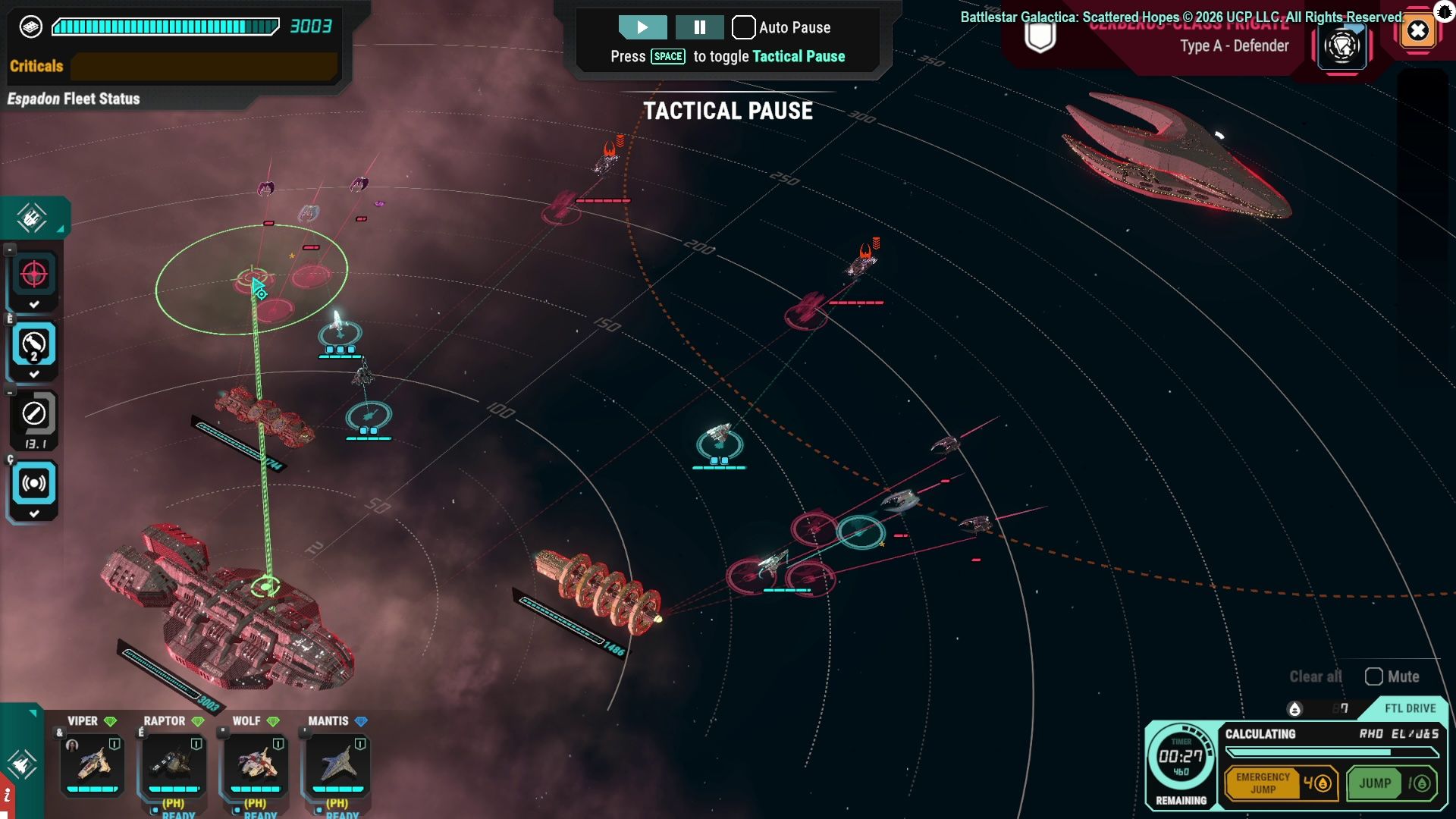Viewport: 1456px width, 819px height.
Task: Resume the game with the play control
Action: [642, 27]
